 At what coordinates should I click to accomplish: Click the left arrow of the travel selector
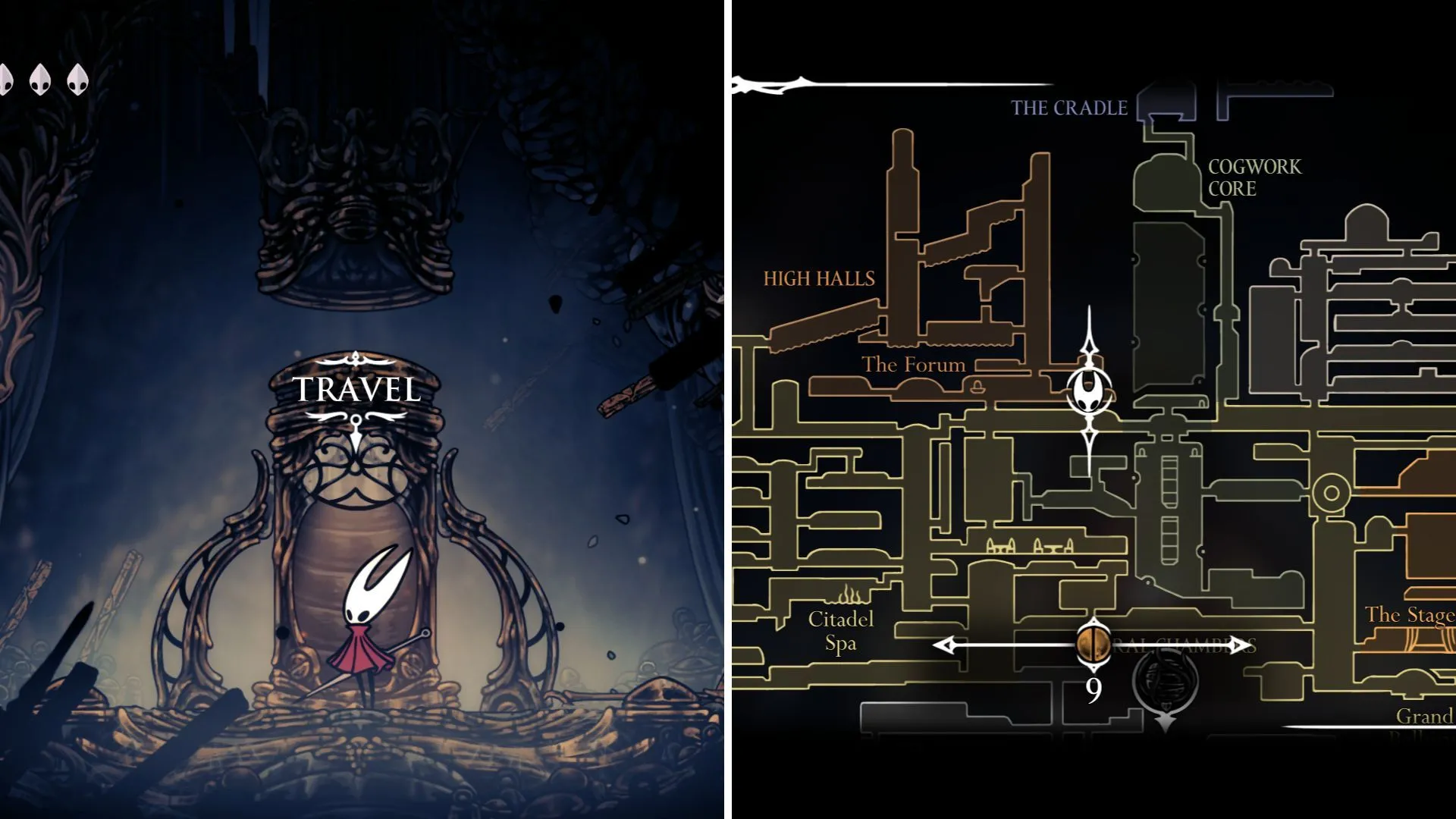[944, 645]
